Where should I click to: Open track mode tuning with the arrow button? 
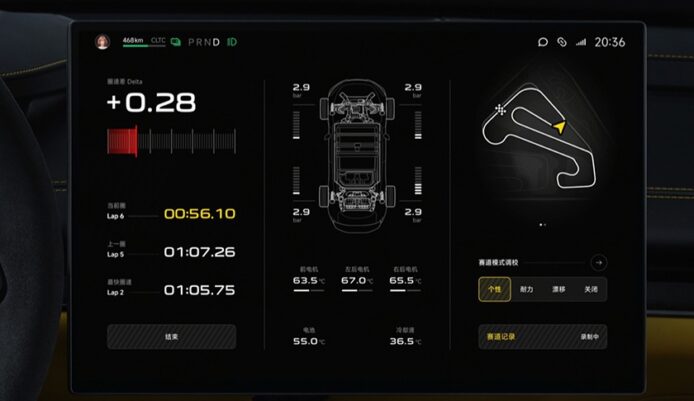pyautogui.click(x=598, y=262)
